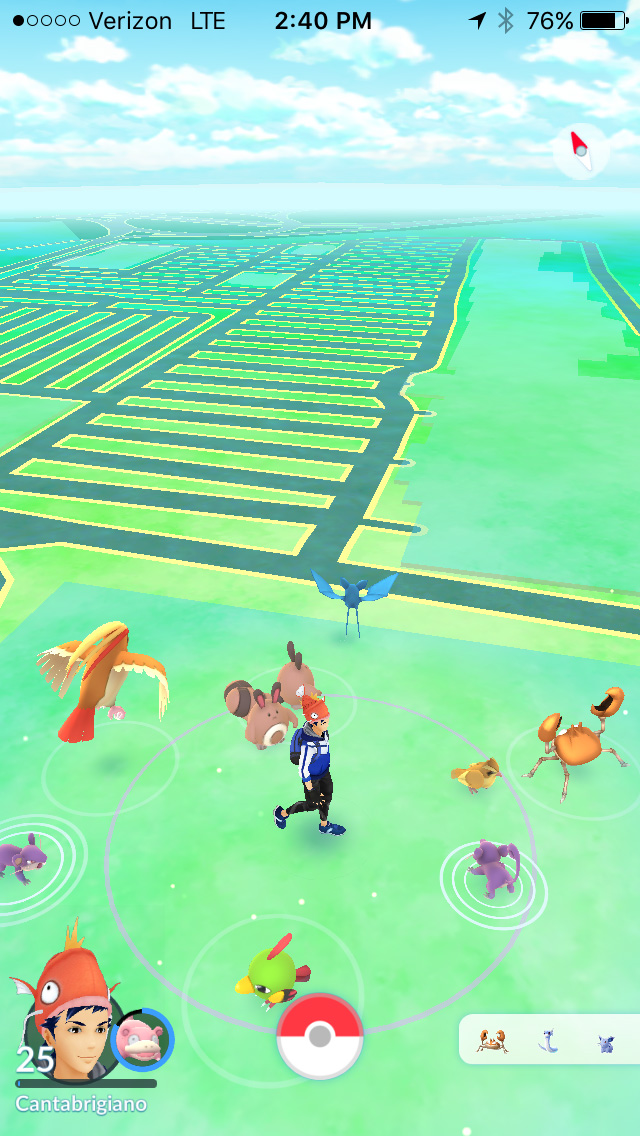
Task: Tap the compass to change map orientation
Action: pos(580,152)
